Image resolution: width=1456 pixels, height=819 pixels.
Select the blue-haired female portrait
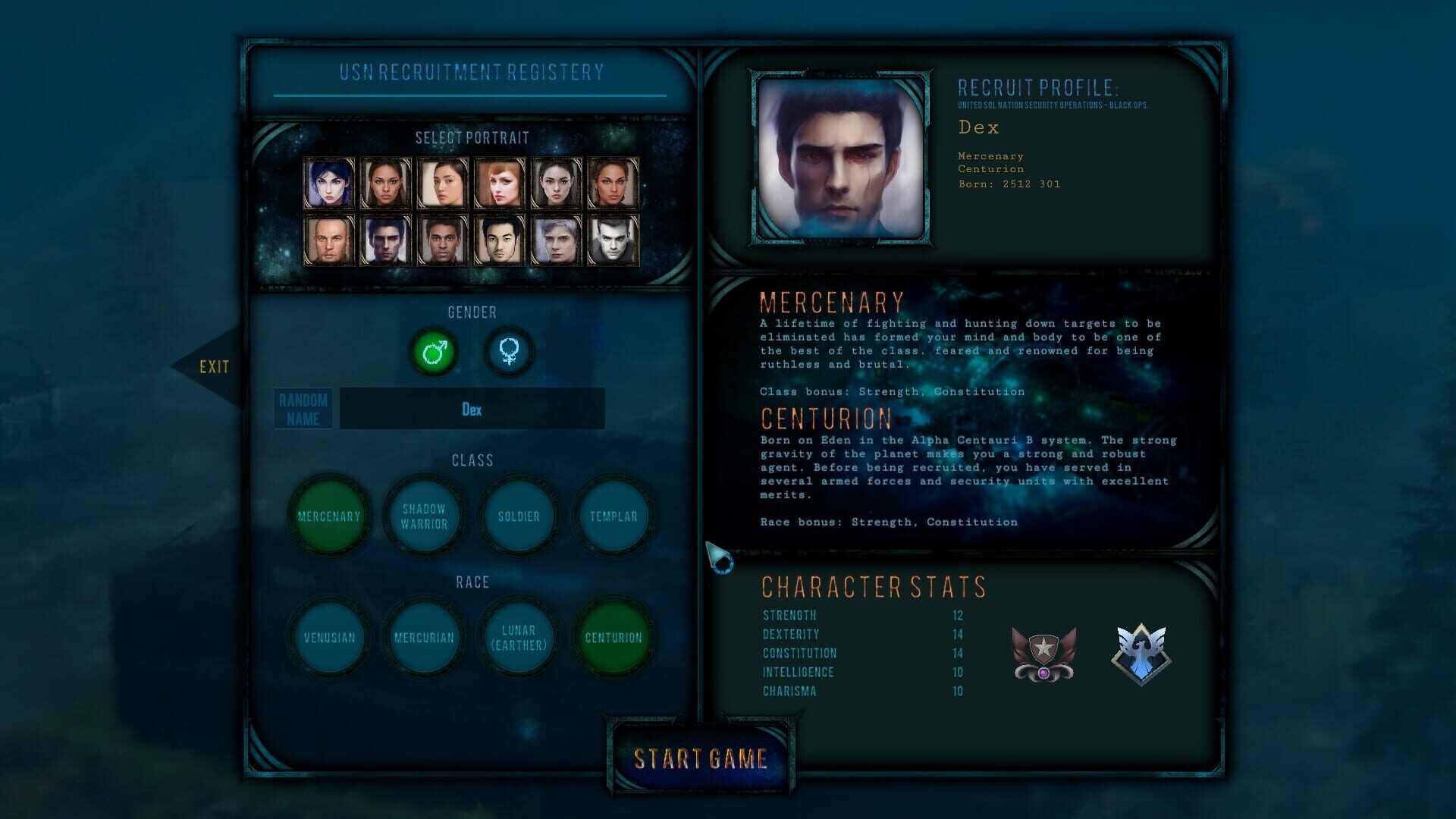point(329,184)
